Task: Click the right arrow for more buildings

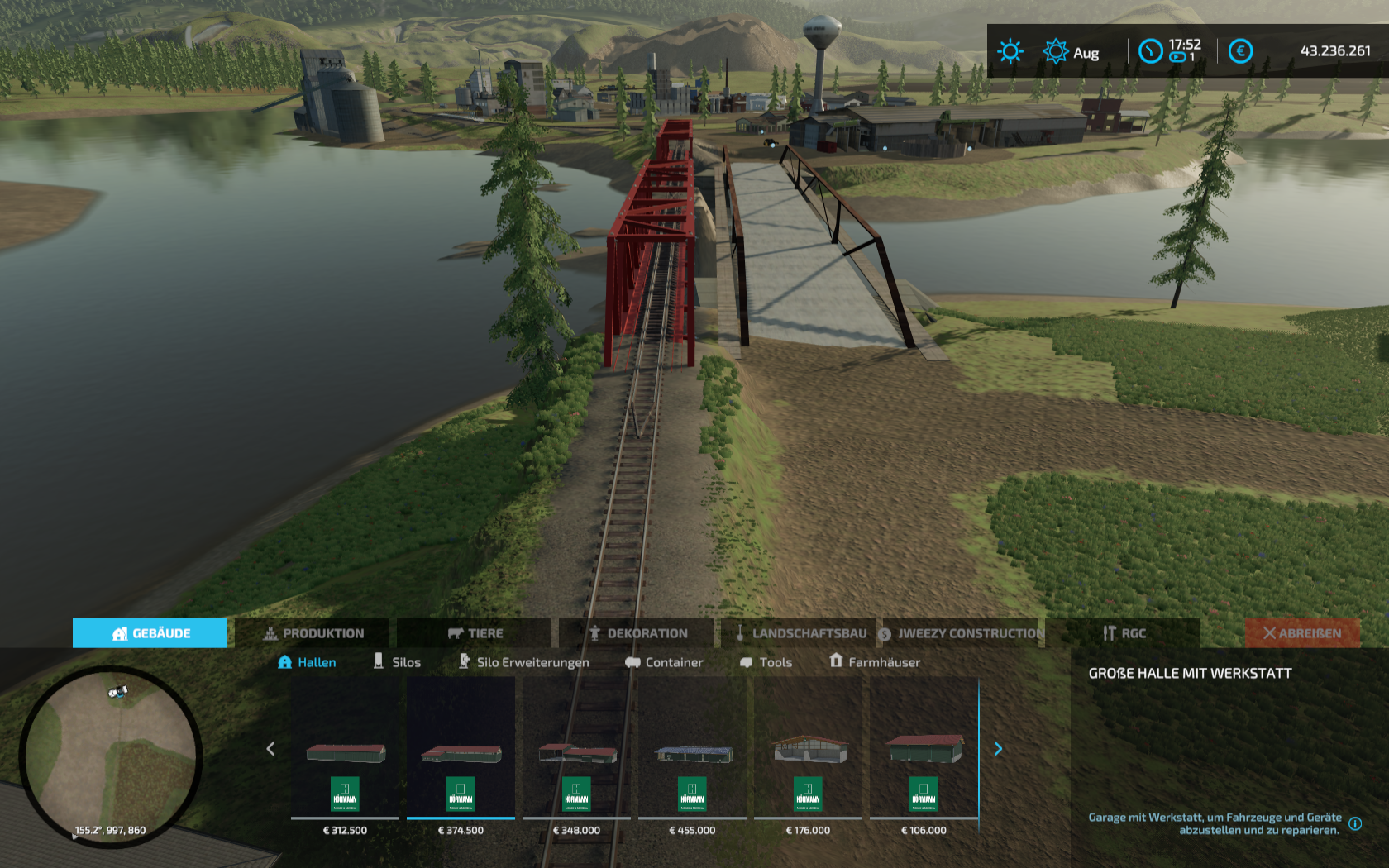Action: click(998, 749)
